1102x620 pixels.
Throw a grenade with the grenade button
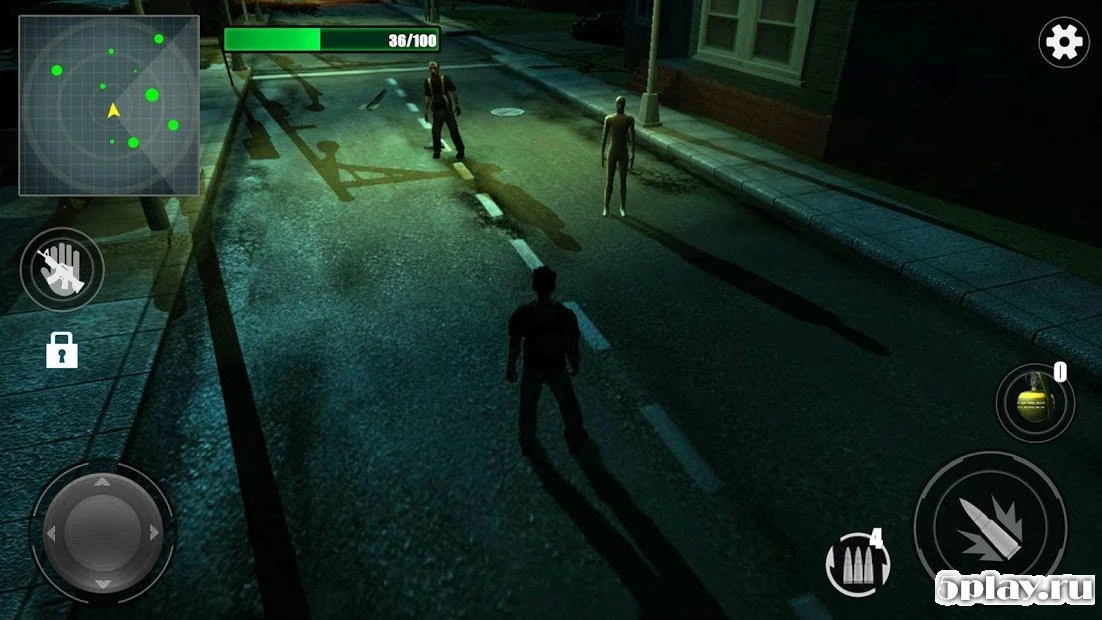[x=1035, y=403]
